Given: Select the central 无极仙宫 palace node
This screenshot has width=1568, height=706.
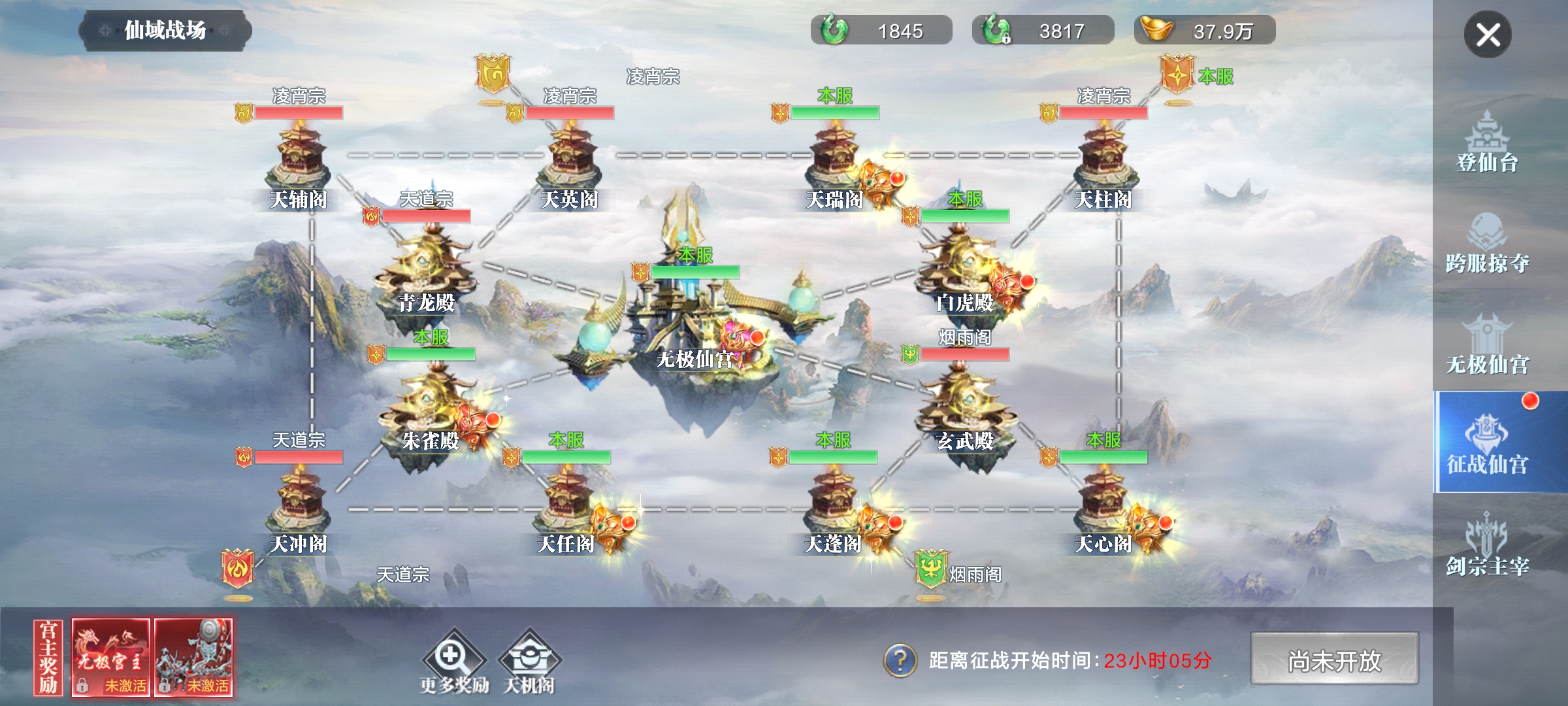Looking at the screenshot, I should pyautogui.click(x=696, y=320).
